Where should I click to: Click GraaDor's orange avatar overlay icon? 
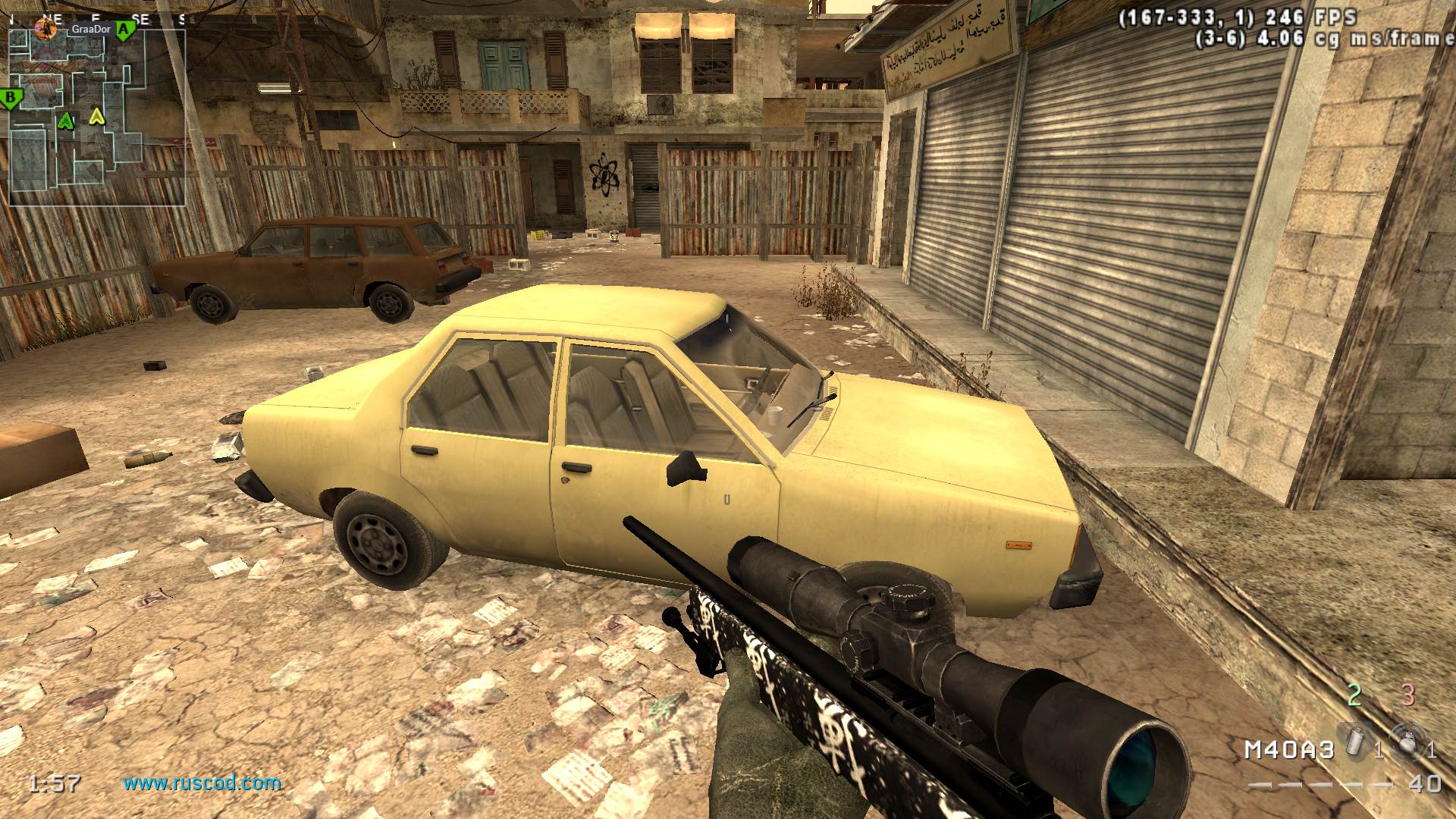45,30
